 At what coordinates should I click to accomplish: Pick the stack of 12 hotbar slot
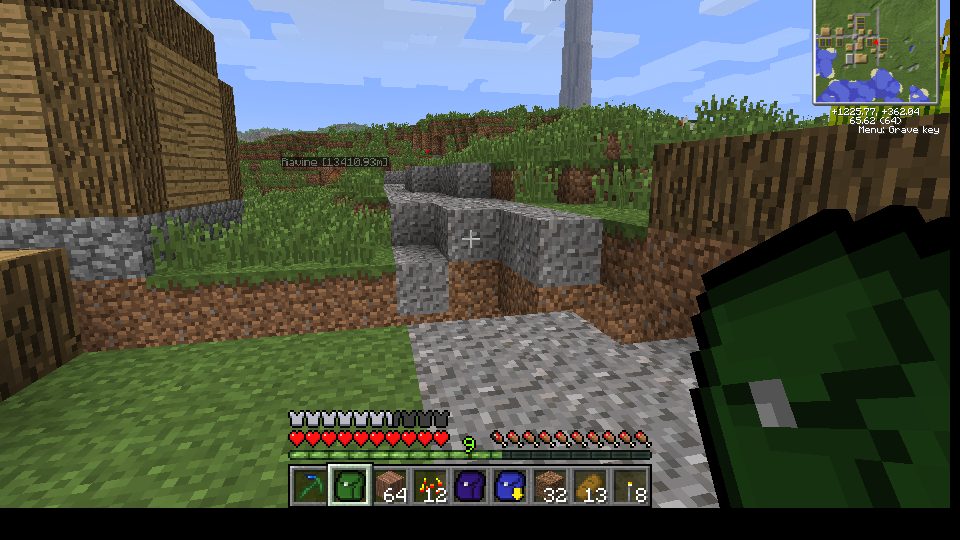(430, 486)
